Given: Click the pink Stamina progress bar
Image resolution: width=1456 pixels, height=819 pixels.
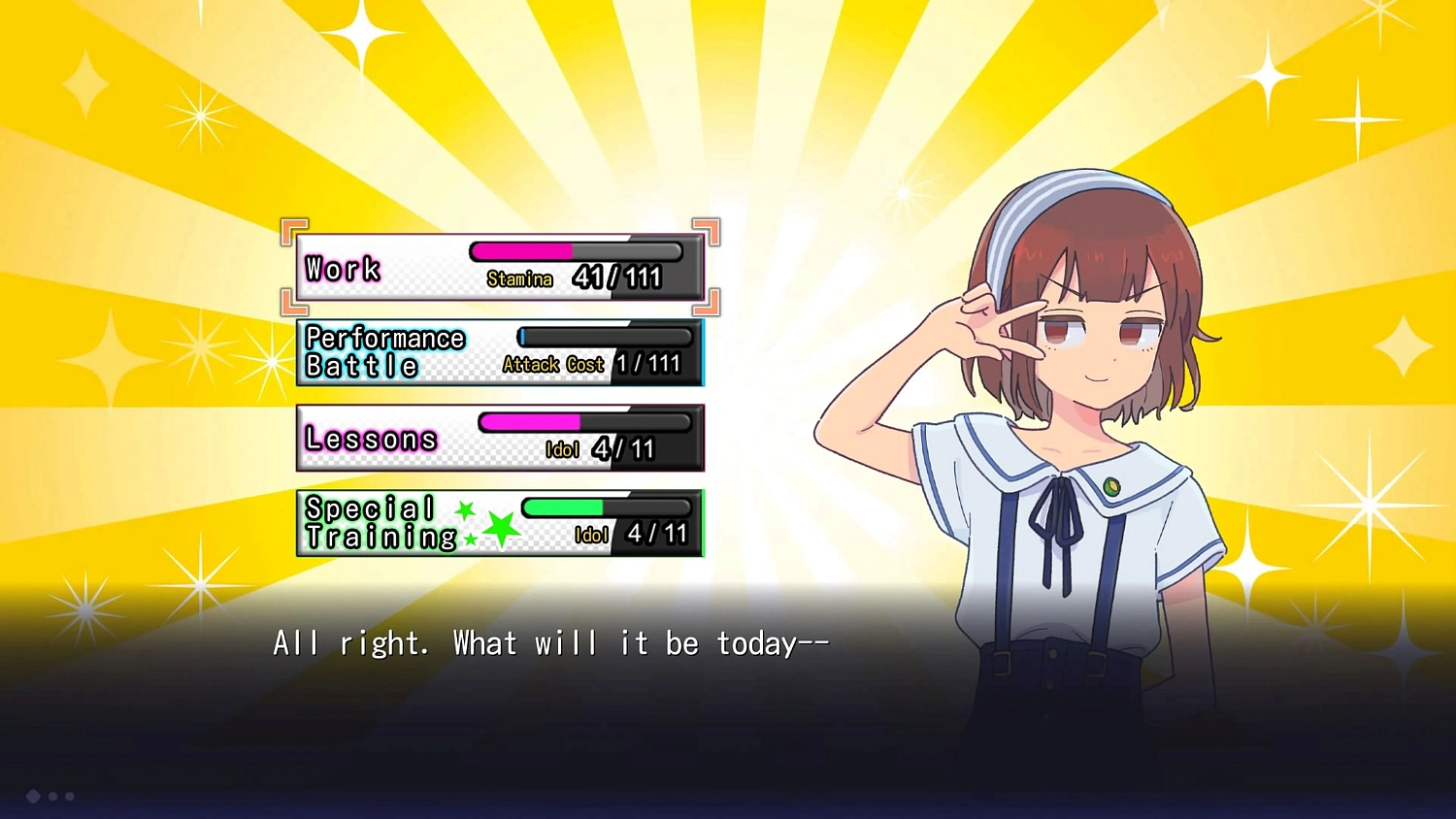Looking at the screenshot, I should (x=521, y=250).
